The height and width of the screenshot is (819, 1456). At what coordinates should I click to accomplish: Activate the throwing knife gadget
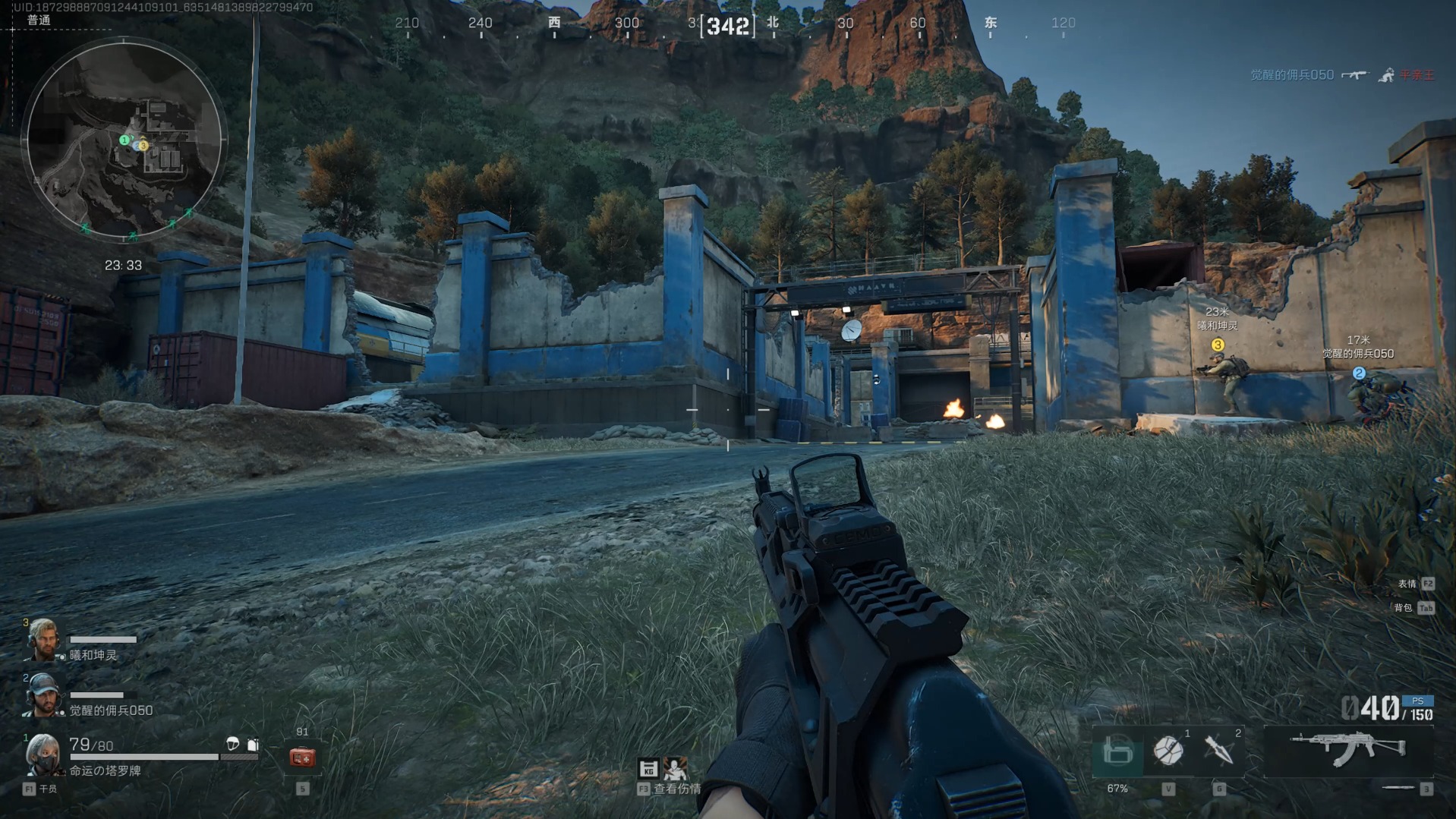point(1218,751)
